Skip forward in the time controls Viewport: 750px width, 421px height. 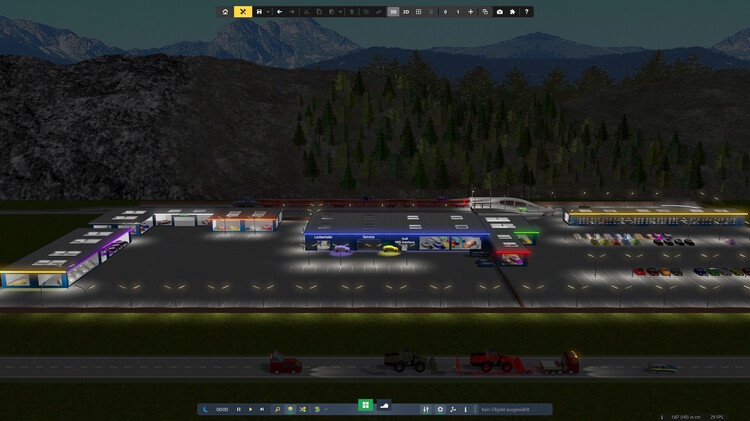(x=262, y=409)
